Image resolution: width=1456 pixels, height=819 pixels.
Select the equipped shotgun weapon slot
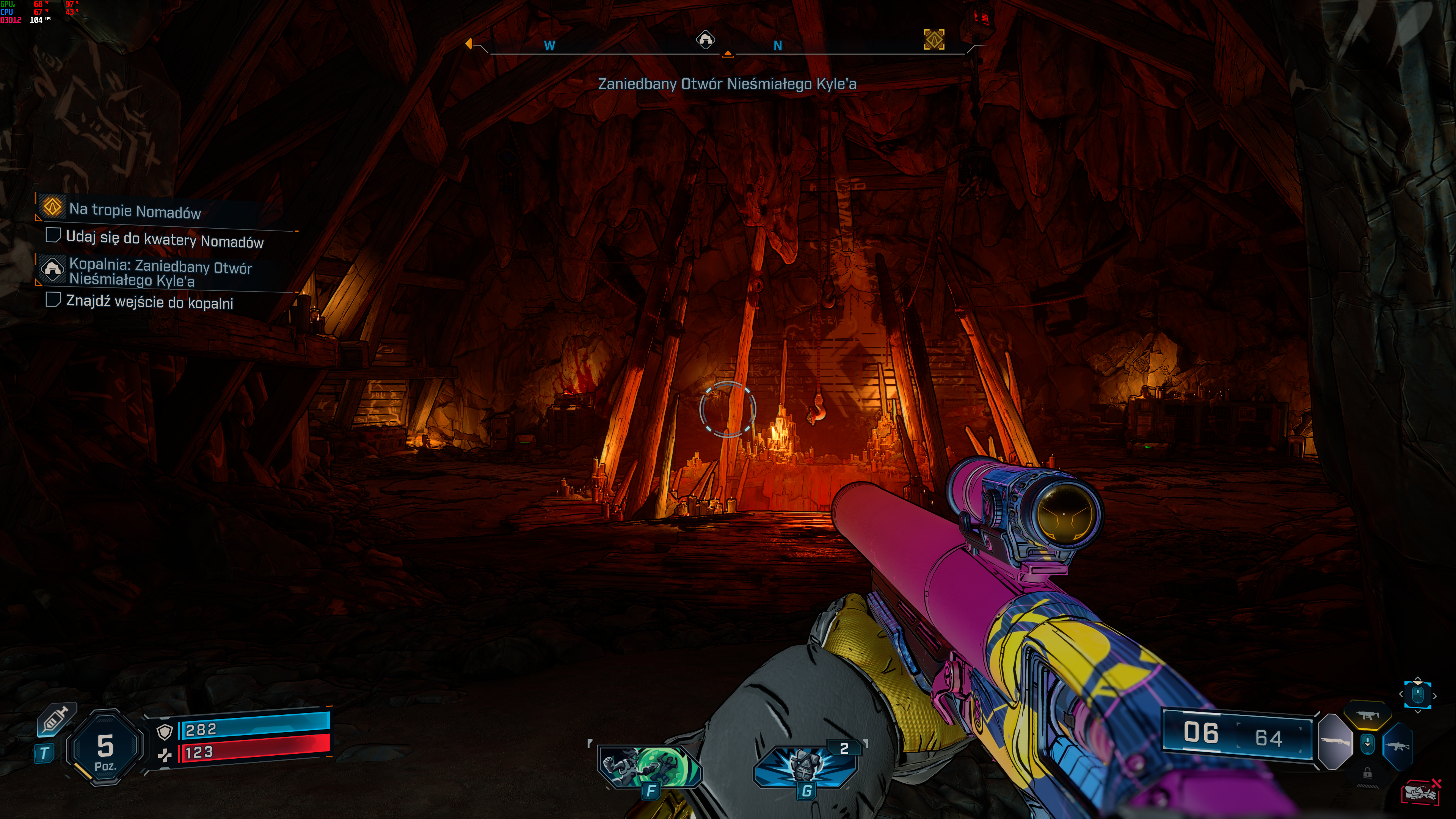pyautogui.click(x=1335, y=742)
